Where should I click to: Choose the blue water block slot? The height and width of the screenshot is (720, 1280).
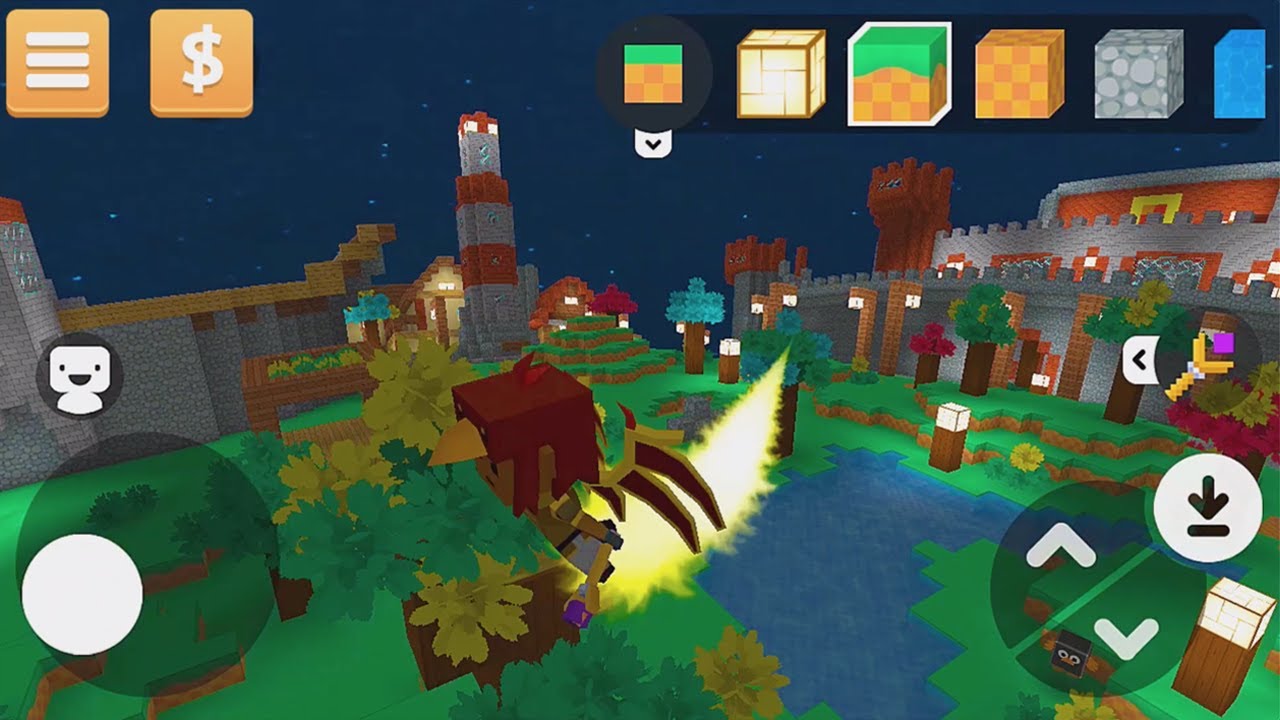pos(1240,73)
